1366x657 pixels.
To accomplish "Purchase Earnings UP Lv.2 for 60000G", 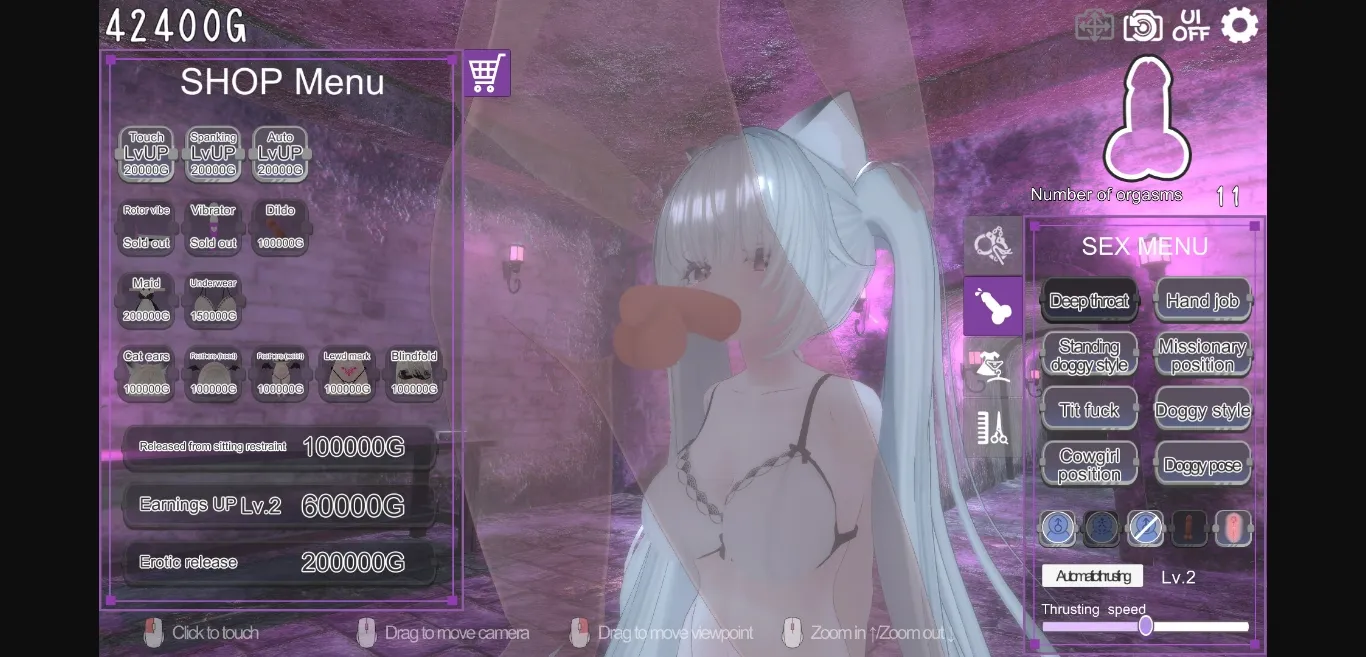I will pyautogui.click(x=279, y=505).
